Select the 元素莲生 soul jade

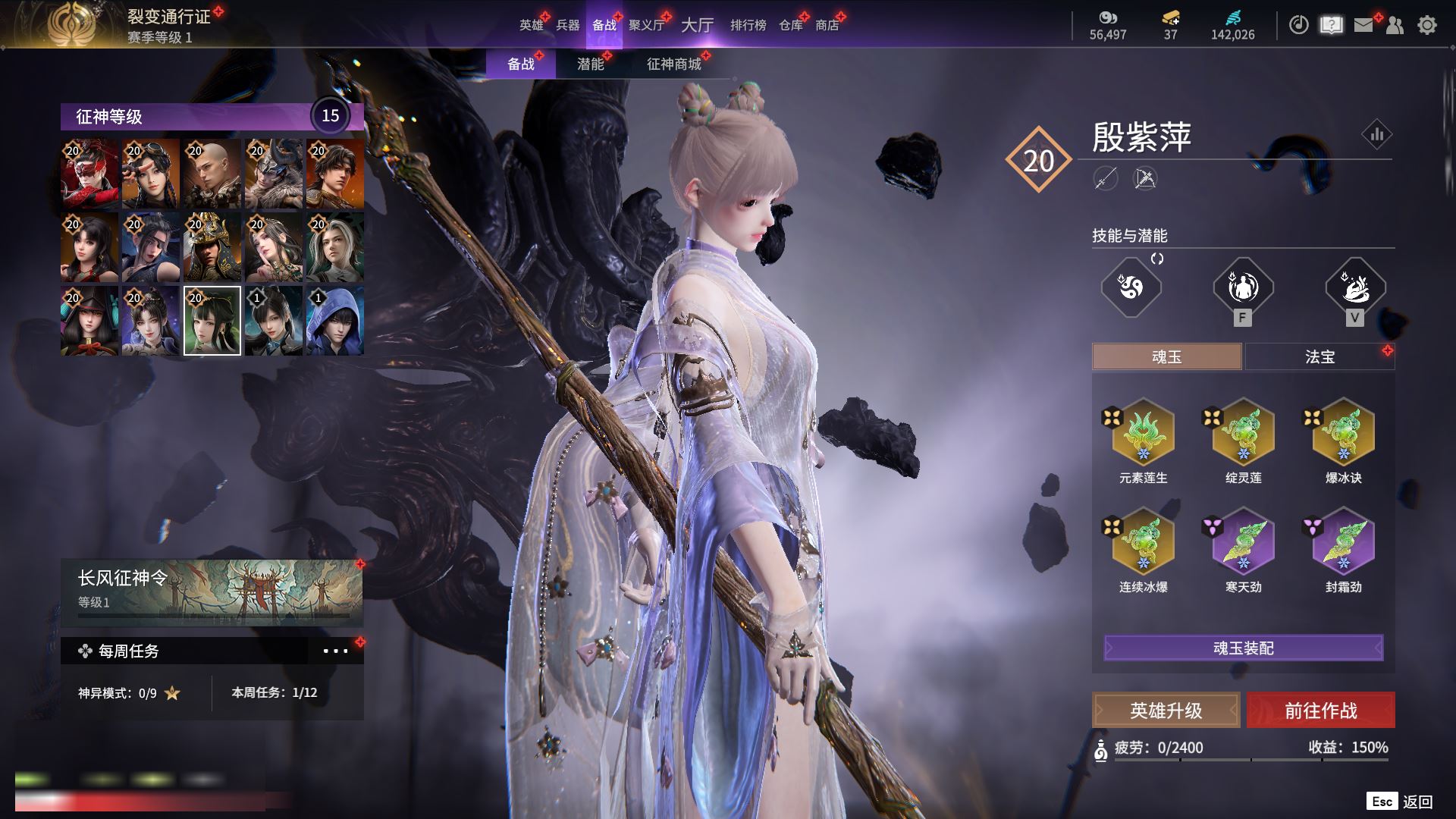pos(1143,434)
